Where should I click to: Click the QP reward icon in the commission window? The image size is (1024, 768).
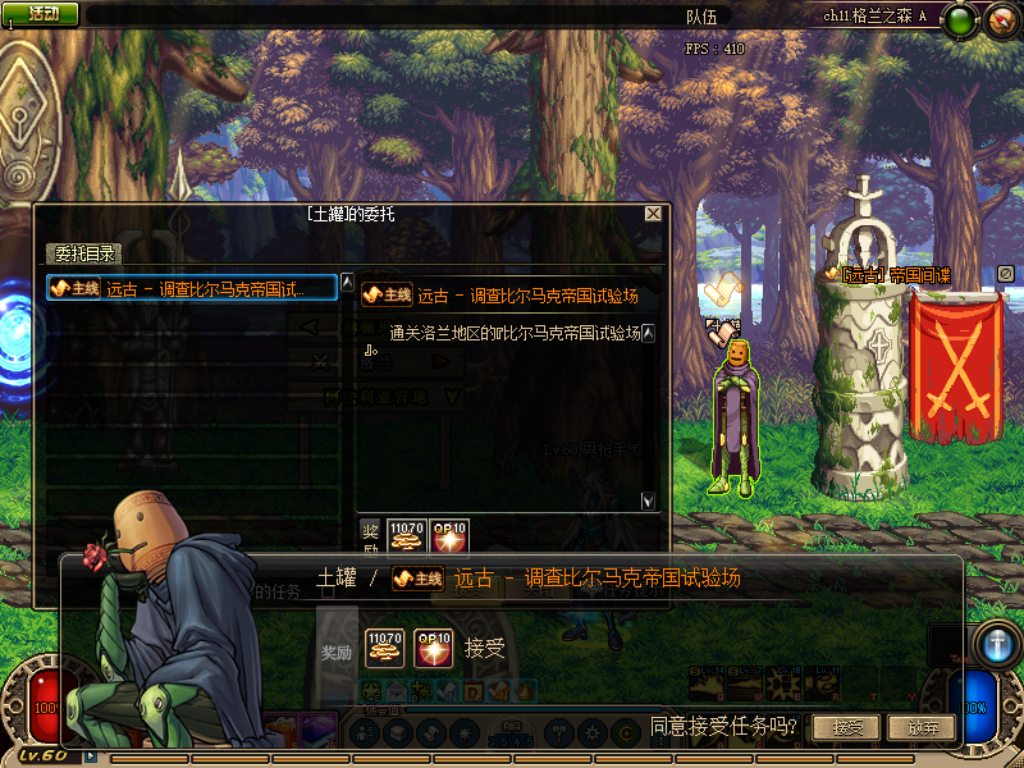pos(449,535)
